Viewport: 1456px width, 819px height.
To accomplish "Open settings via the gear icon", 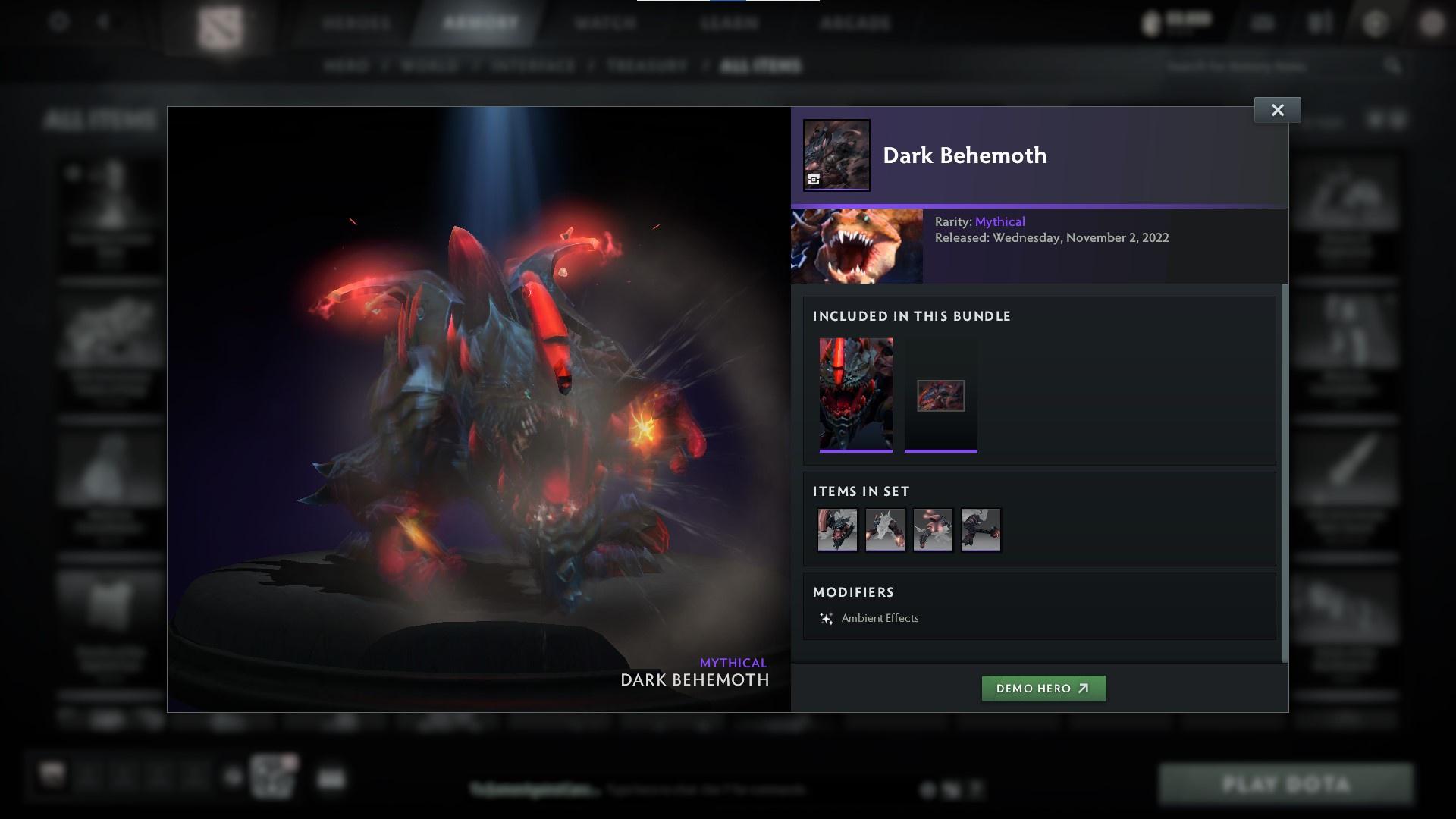I will coord(59,20).
